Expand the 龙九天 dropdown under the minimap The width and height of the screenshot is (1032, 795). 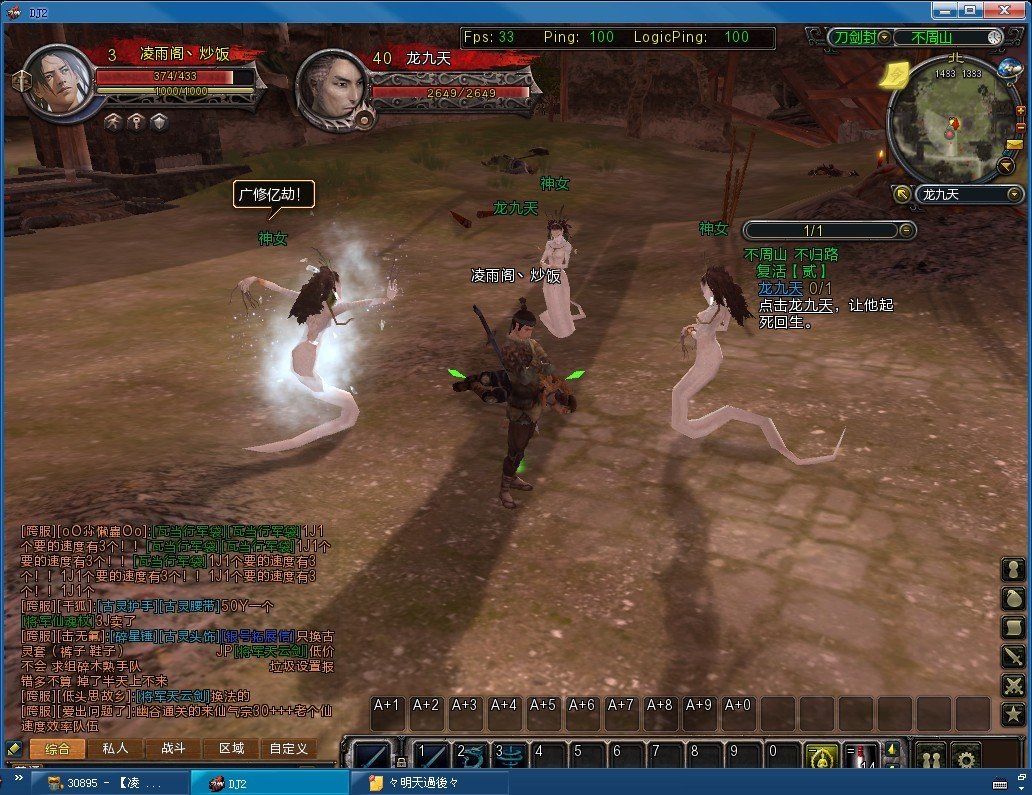point(1015,194)
